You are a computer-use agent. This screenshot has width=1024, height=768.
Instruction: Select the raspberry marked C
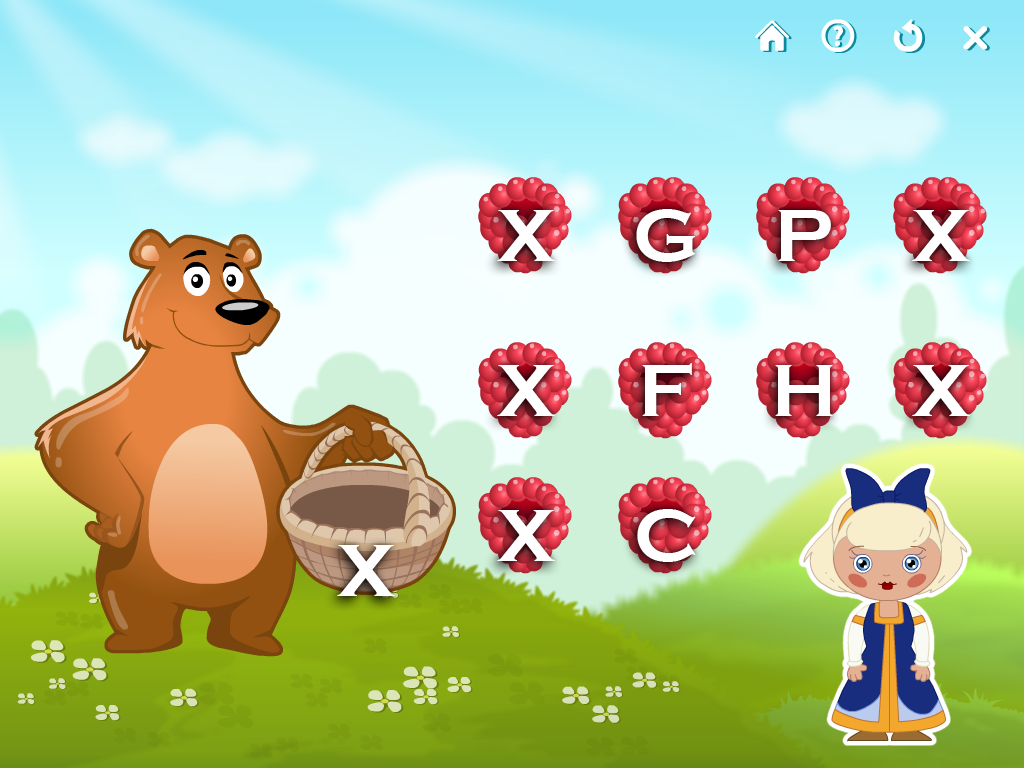(664, 526)
